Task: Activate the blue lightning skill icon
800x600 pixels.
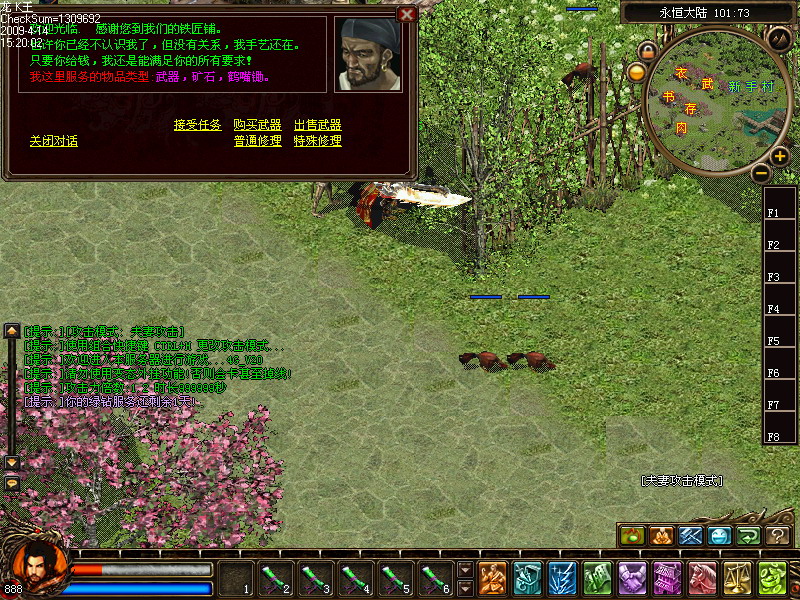Action: point(562,578)
